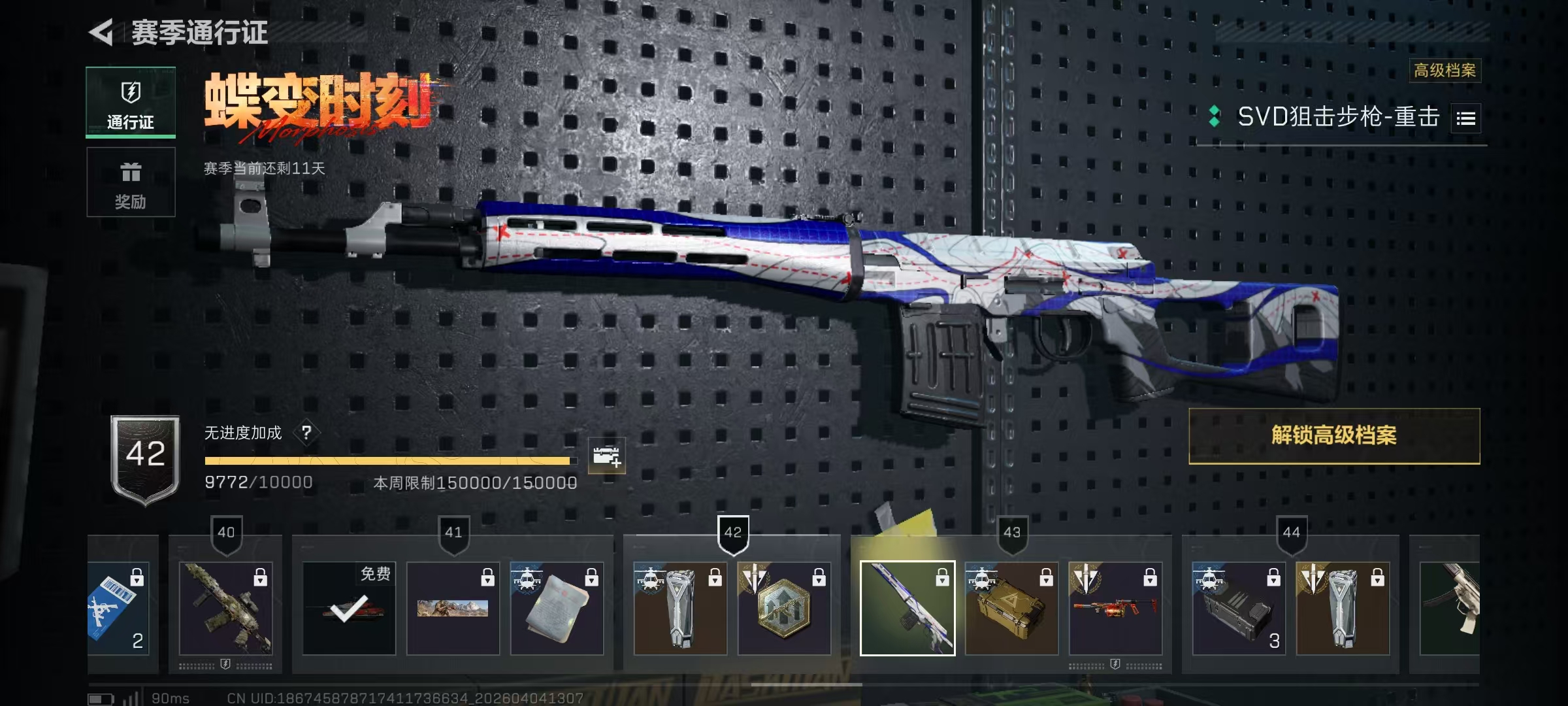Pick the dark gear case reward with count 3
The width and height of the screenshot is (1568, 706).
coord(1239,608)
